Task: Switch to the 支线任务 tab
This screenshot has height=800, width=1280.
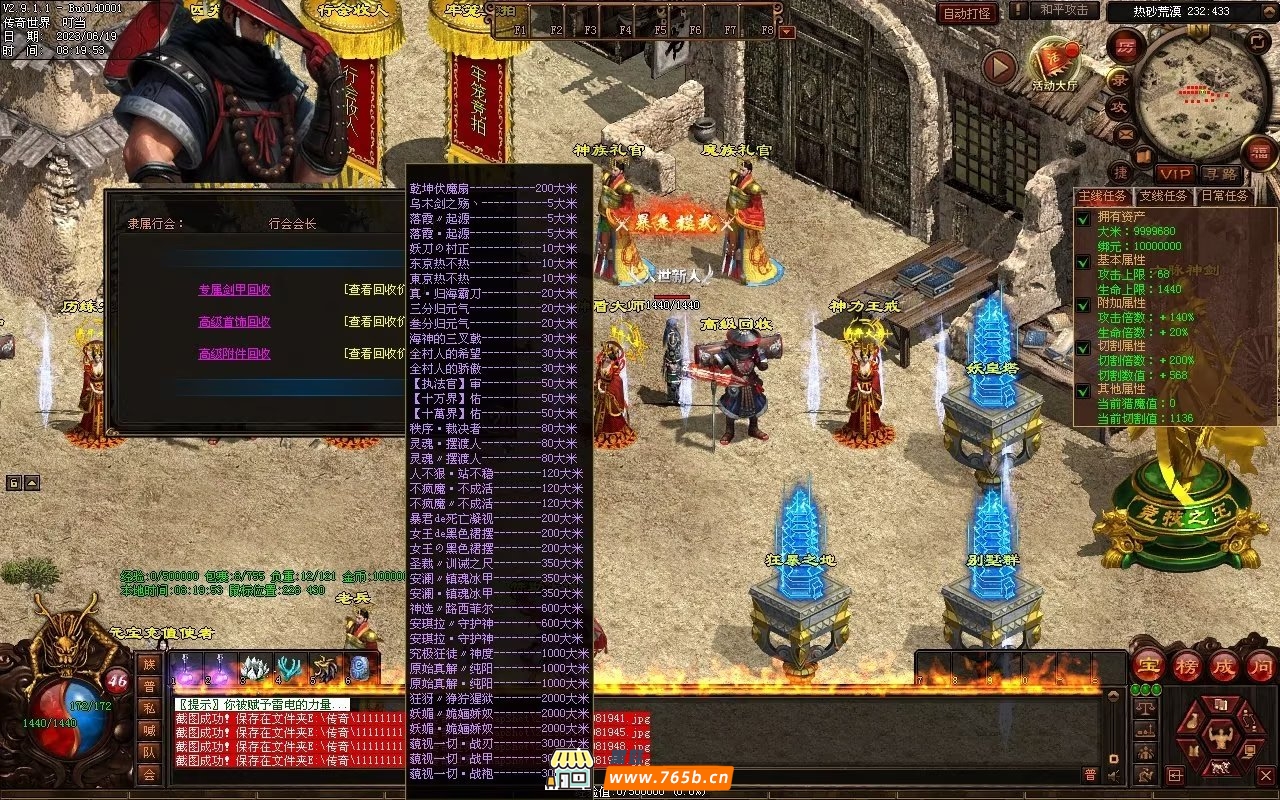Action: click(x=1163, y=196)
